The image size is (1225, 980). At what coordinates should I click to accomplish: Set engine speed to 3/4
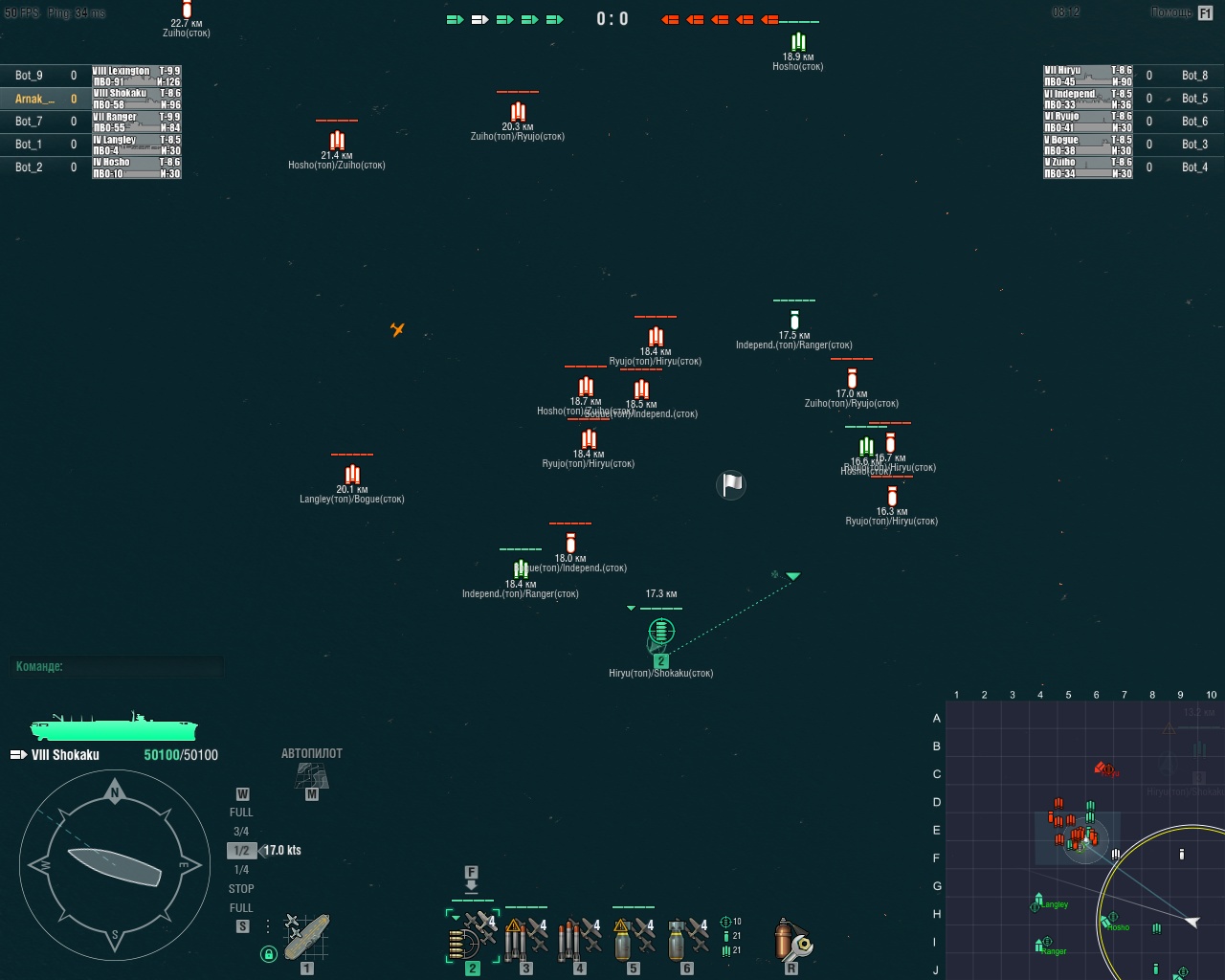click(x=241, y=832)
